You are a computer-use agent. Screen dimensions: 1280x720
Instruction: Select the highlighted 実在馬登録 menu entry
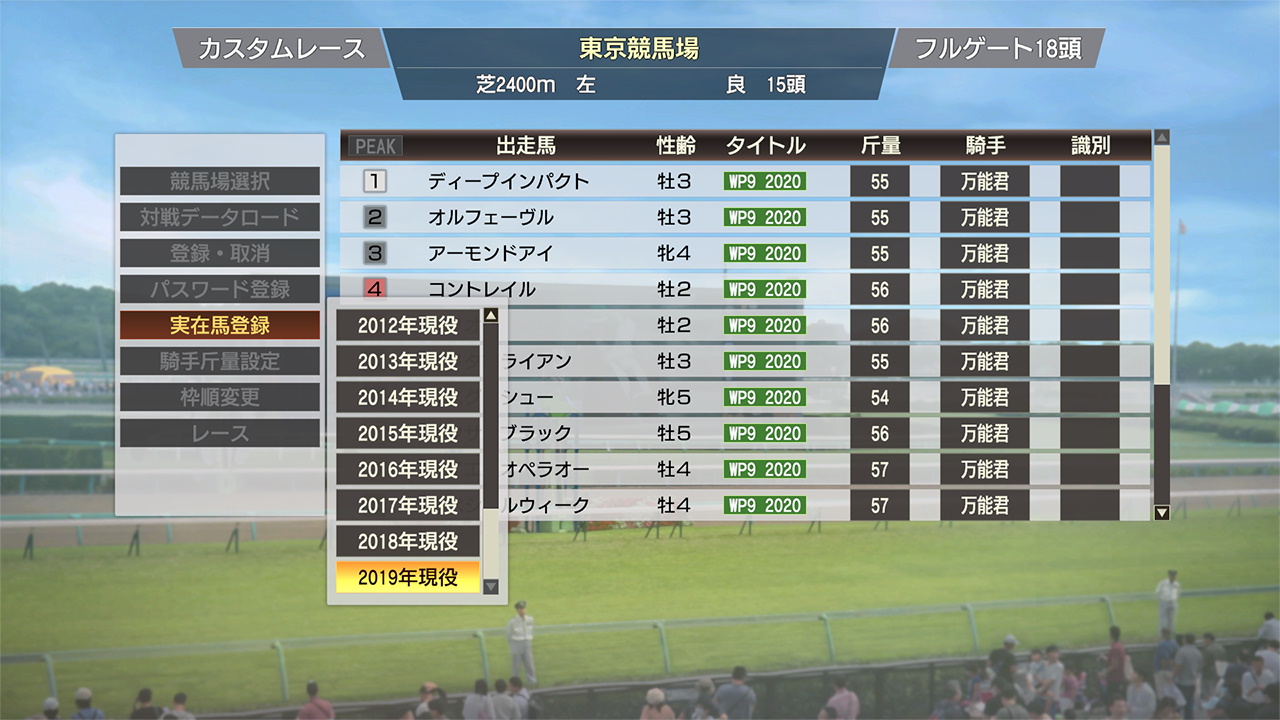coord(220,325)
